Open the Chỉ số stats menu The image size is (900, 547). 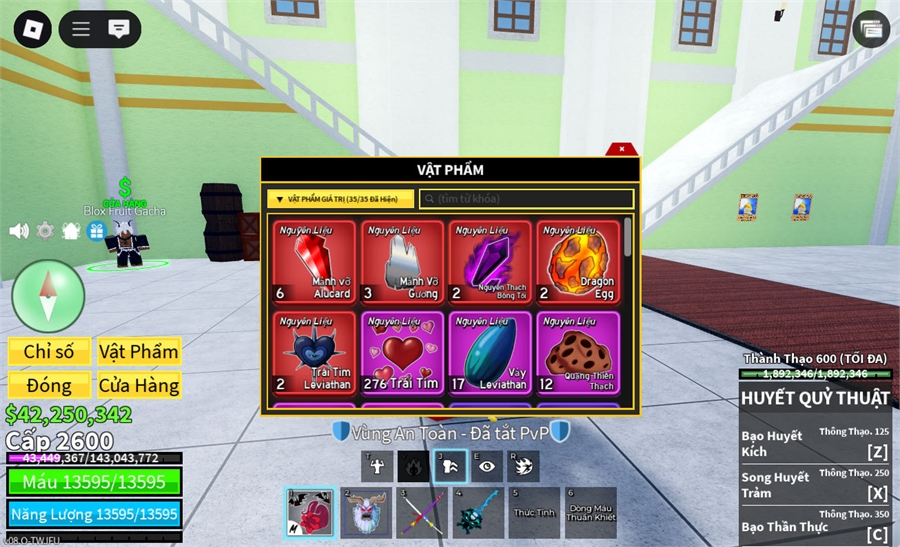(x=49, y=352)
